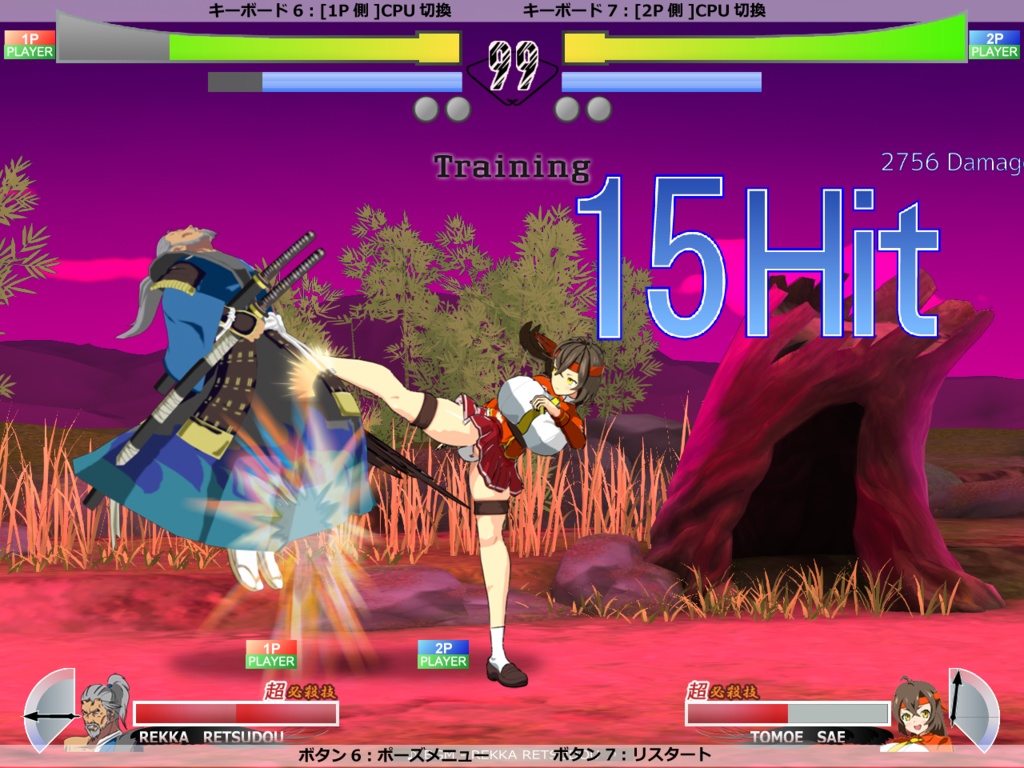Click Rekka Retsudou's character portrait
This screenshot has width=1024, height=768.
[x=104, y=710]
